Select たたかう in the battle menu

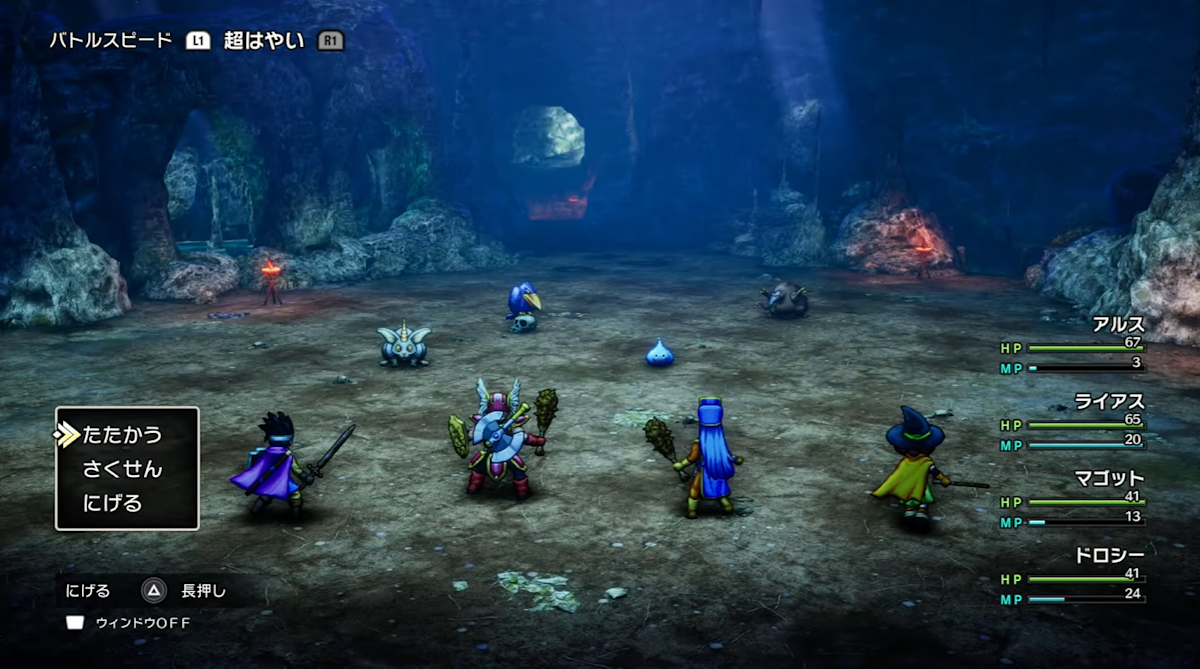point(122,435)
